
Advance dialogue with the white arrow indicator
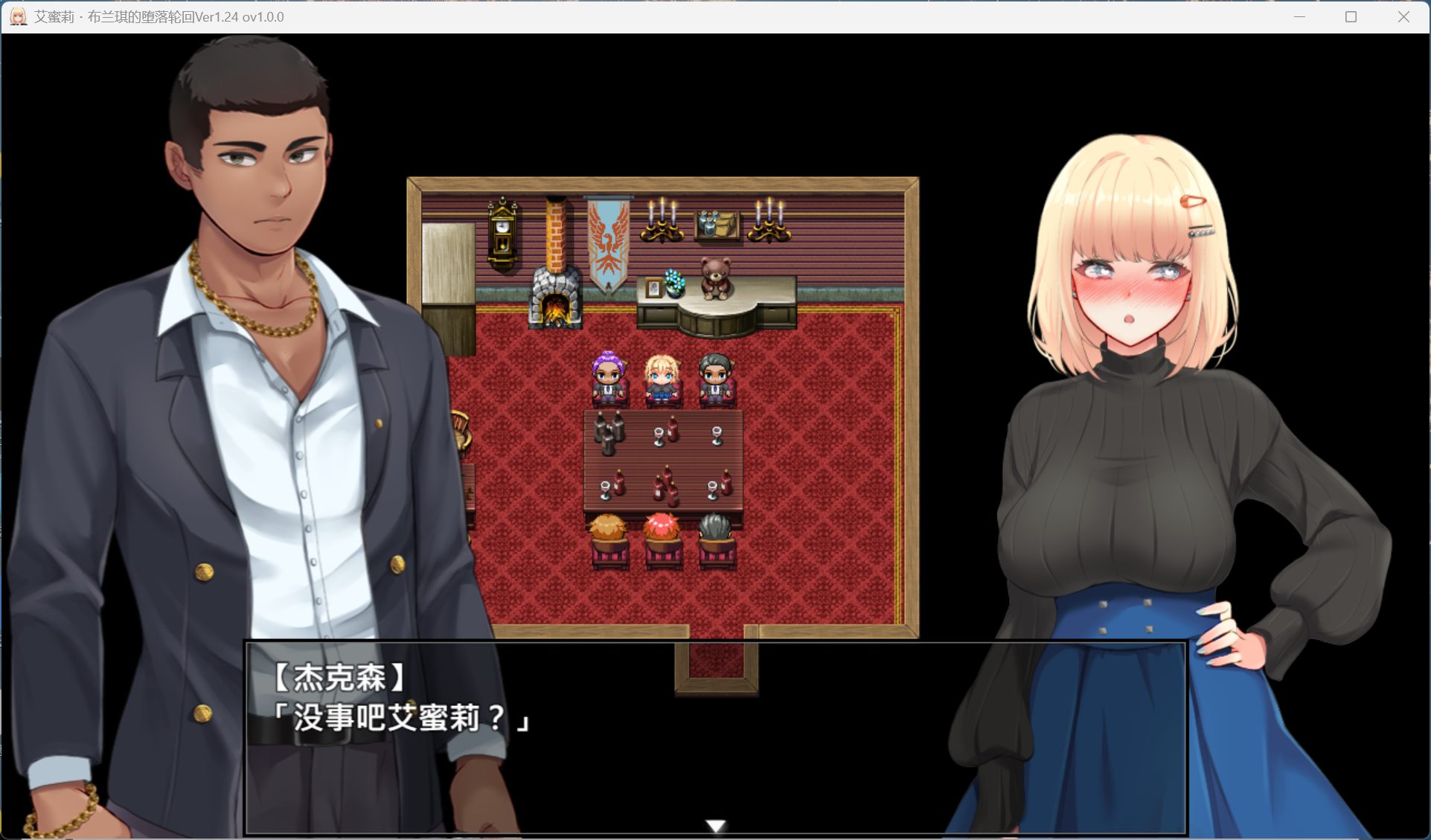coord(715,825)
